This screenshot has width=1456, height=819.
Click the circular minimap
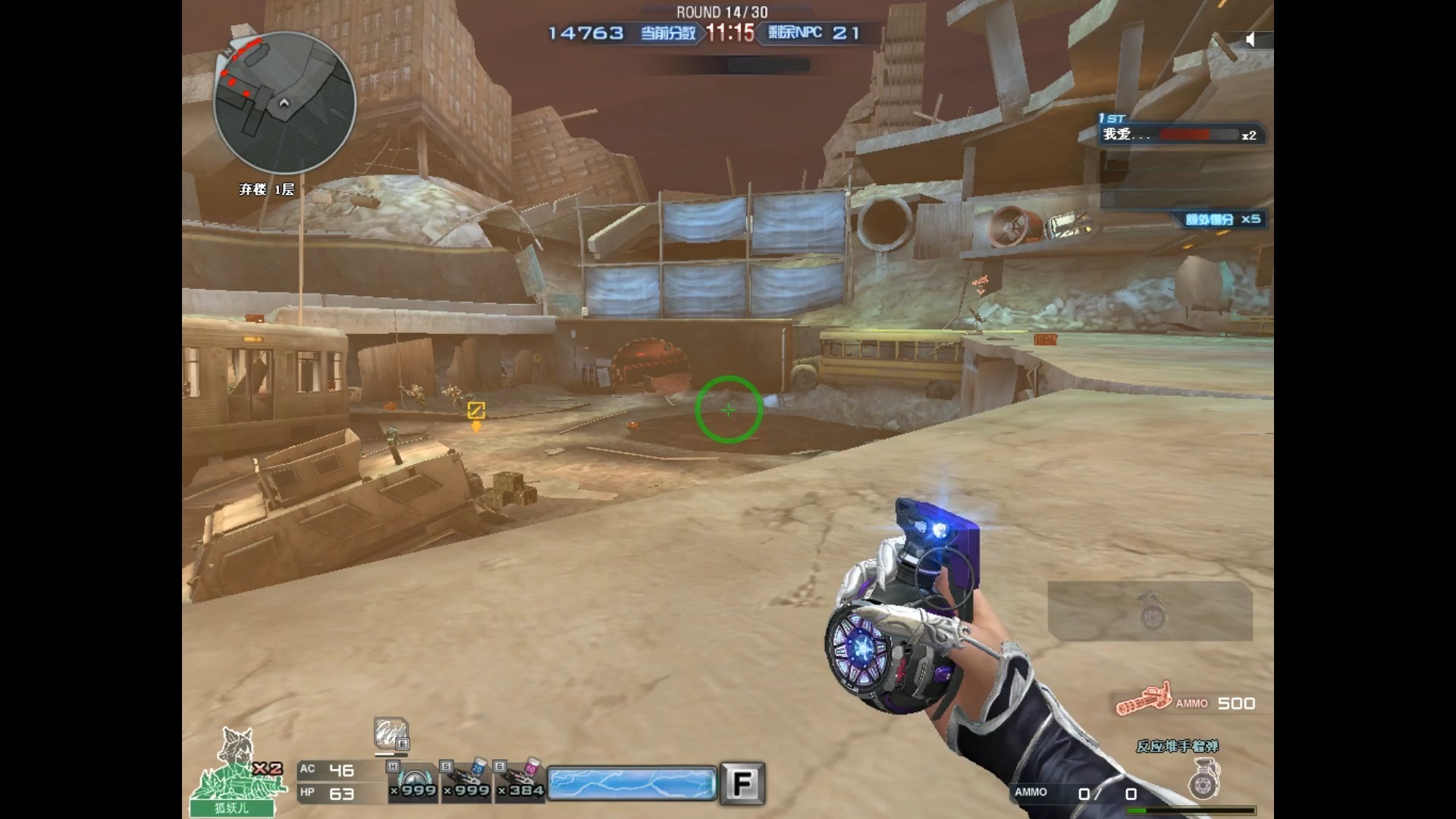(284, 102)
